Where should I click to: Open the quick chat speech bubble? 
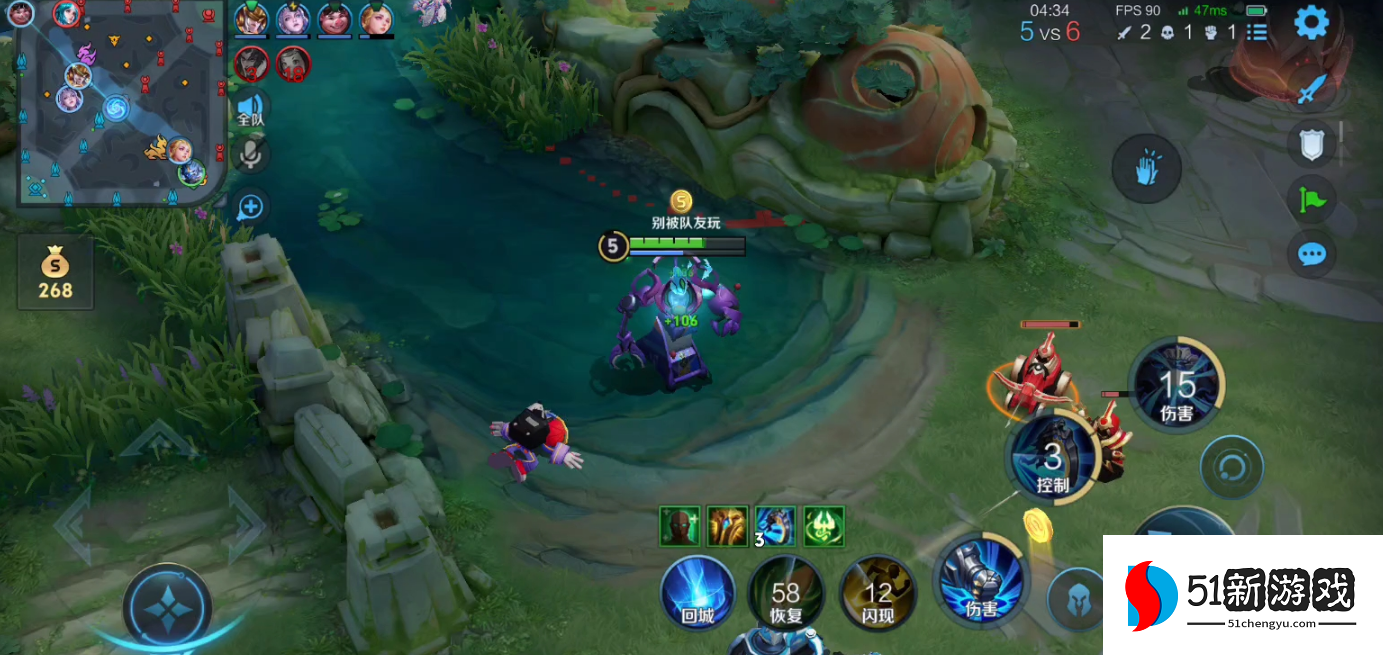point(1311,254)
